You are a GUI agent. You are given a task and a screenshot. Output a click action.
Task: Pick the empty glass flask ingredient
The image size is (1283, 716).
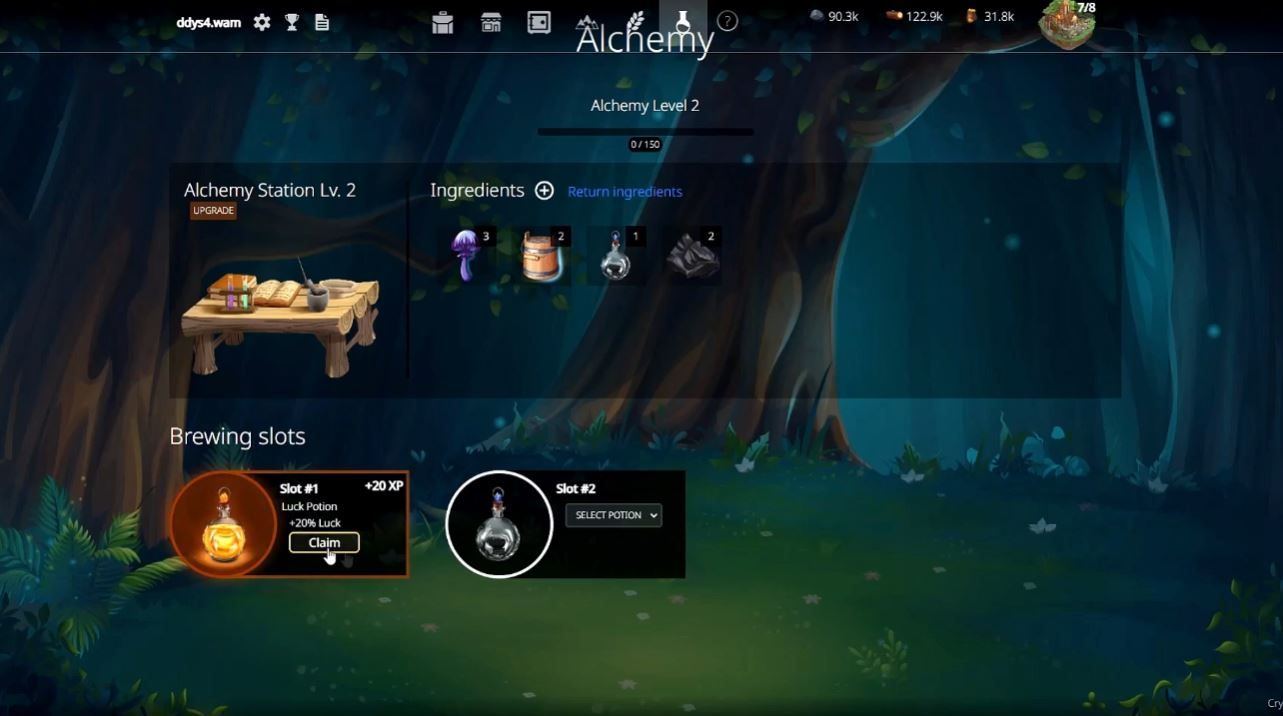(x=617, y=256)
